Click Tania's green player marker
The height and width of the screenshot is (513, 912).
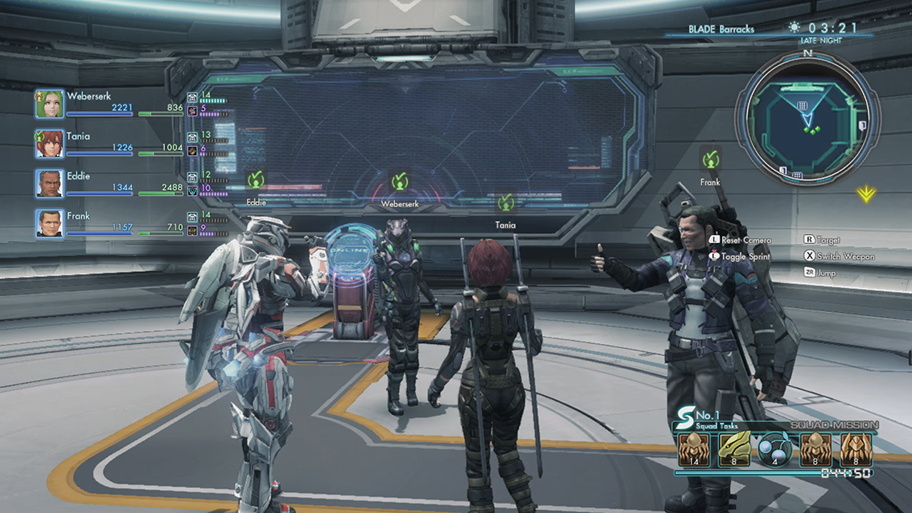pyautogui.click(x=505, y=203)
